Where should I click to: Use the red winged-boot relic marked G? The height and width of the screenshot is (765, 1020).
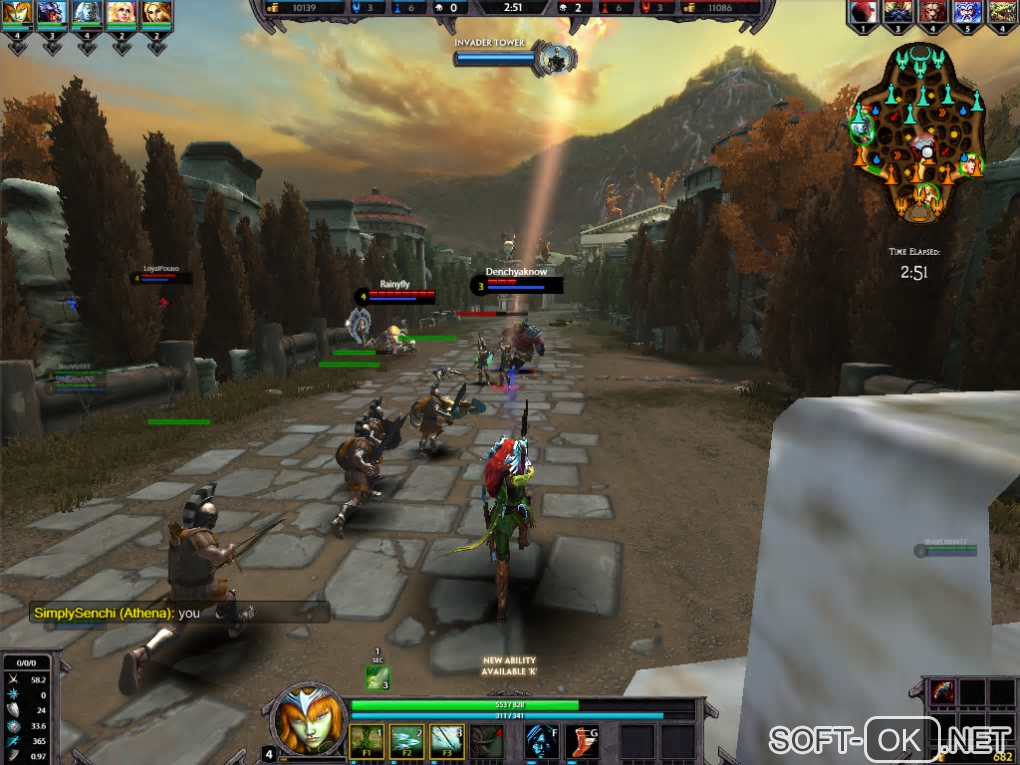583,740
